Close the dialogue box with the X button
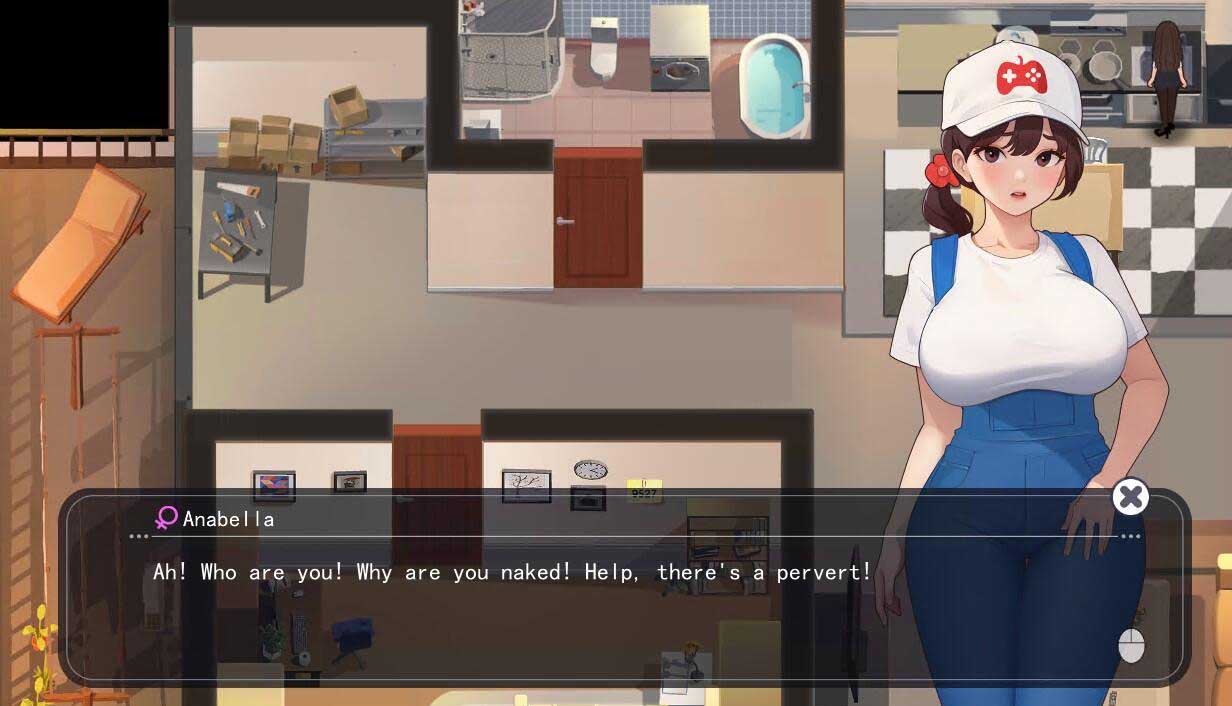 pyautogui.click(x=1130, y=497)
